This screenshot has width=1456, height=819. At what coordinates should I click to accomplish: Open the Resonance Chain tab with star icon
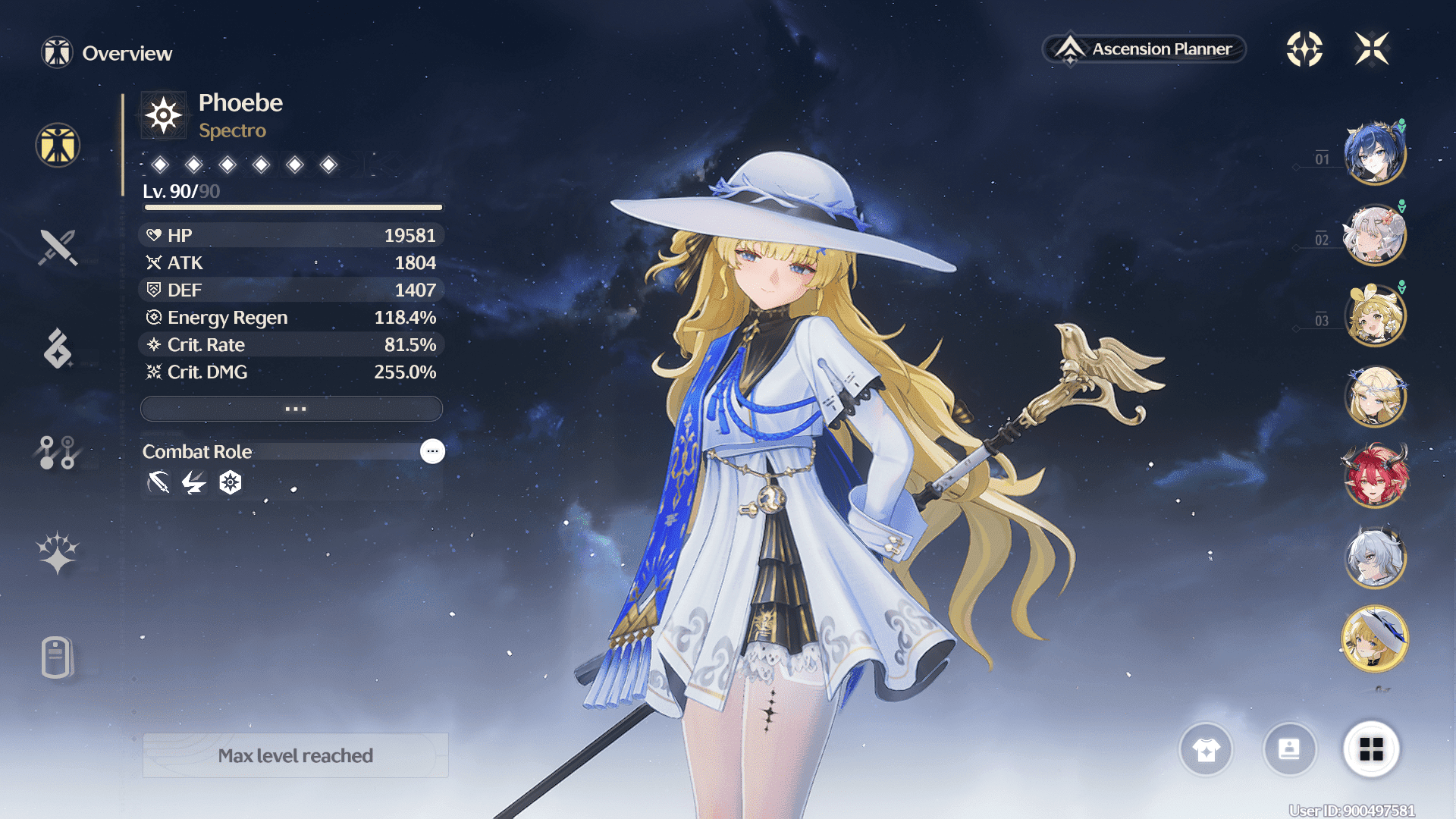(x=58, y=552)
